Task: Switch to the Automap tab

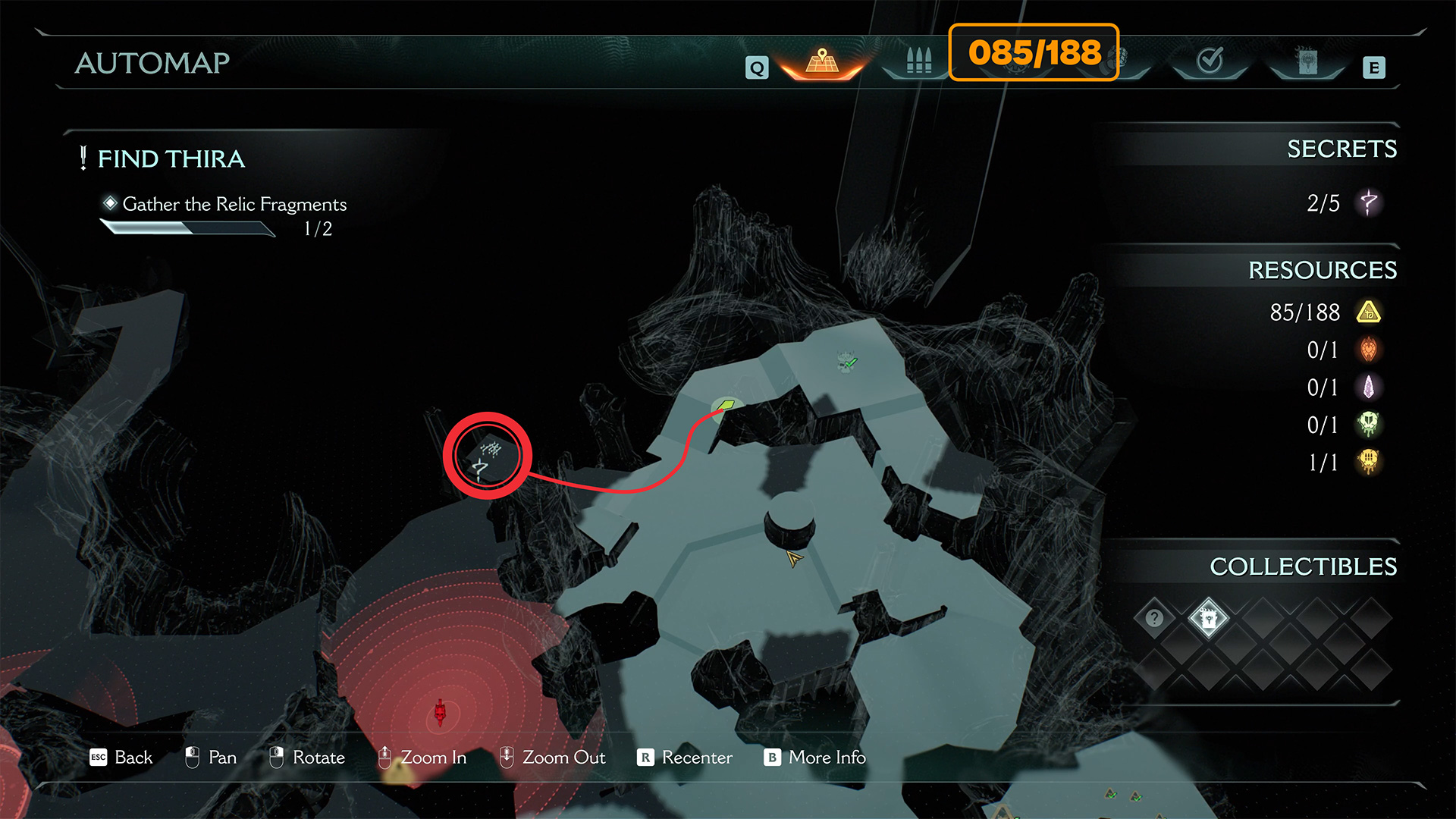Action: (x=822, y=62)
